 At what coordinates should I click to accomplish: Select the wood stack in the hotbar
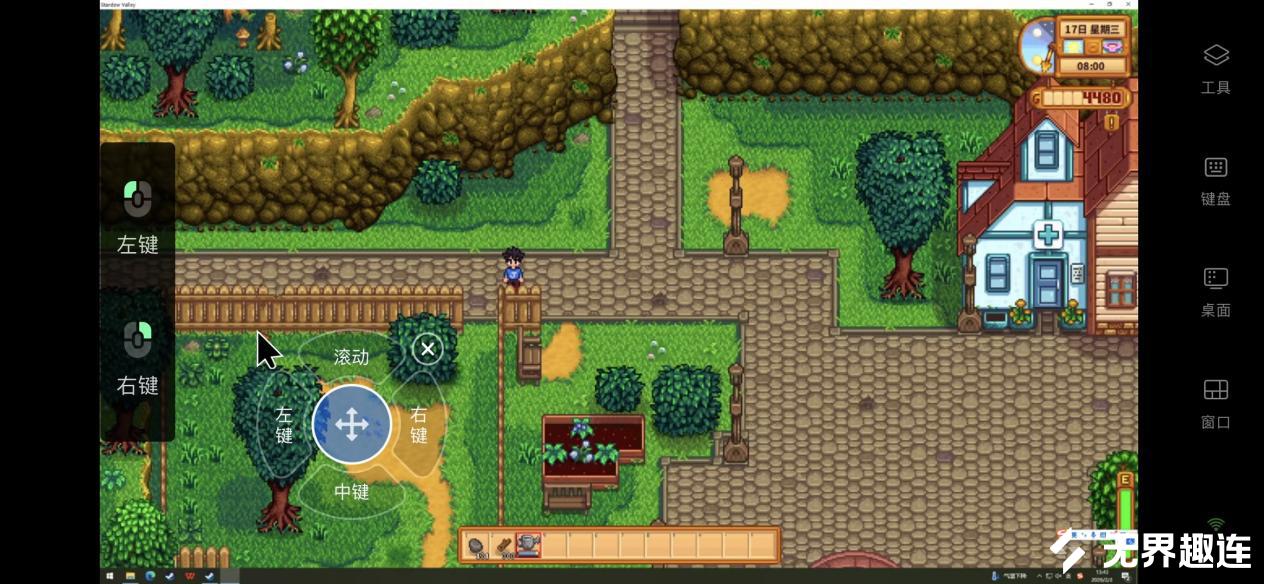[x=503, y=546]
